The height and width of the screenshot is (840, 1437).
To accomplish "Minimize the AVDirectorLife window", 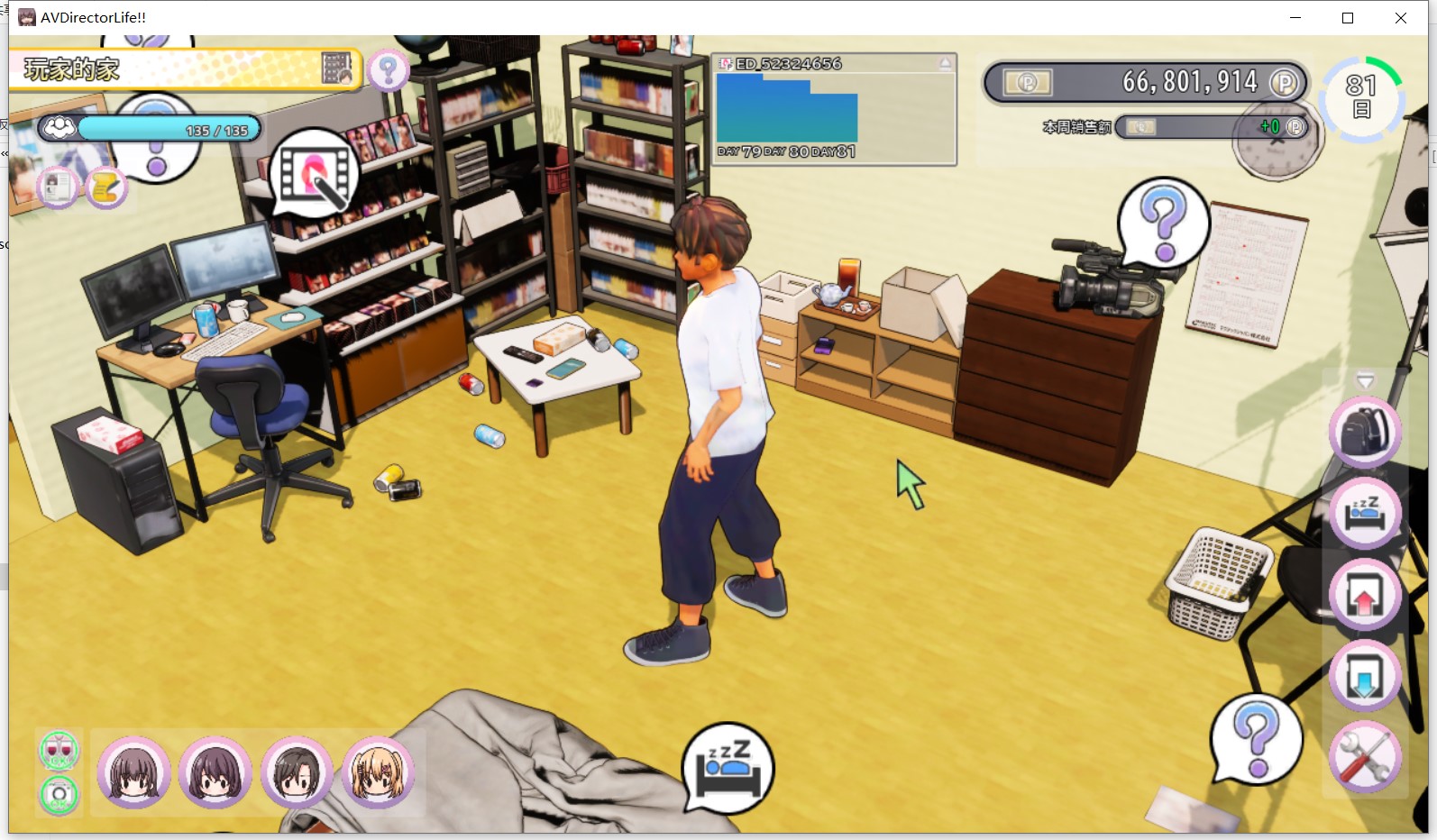I will (x=1295, y=17).
